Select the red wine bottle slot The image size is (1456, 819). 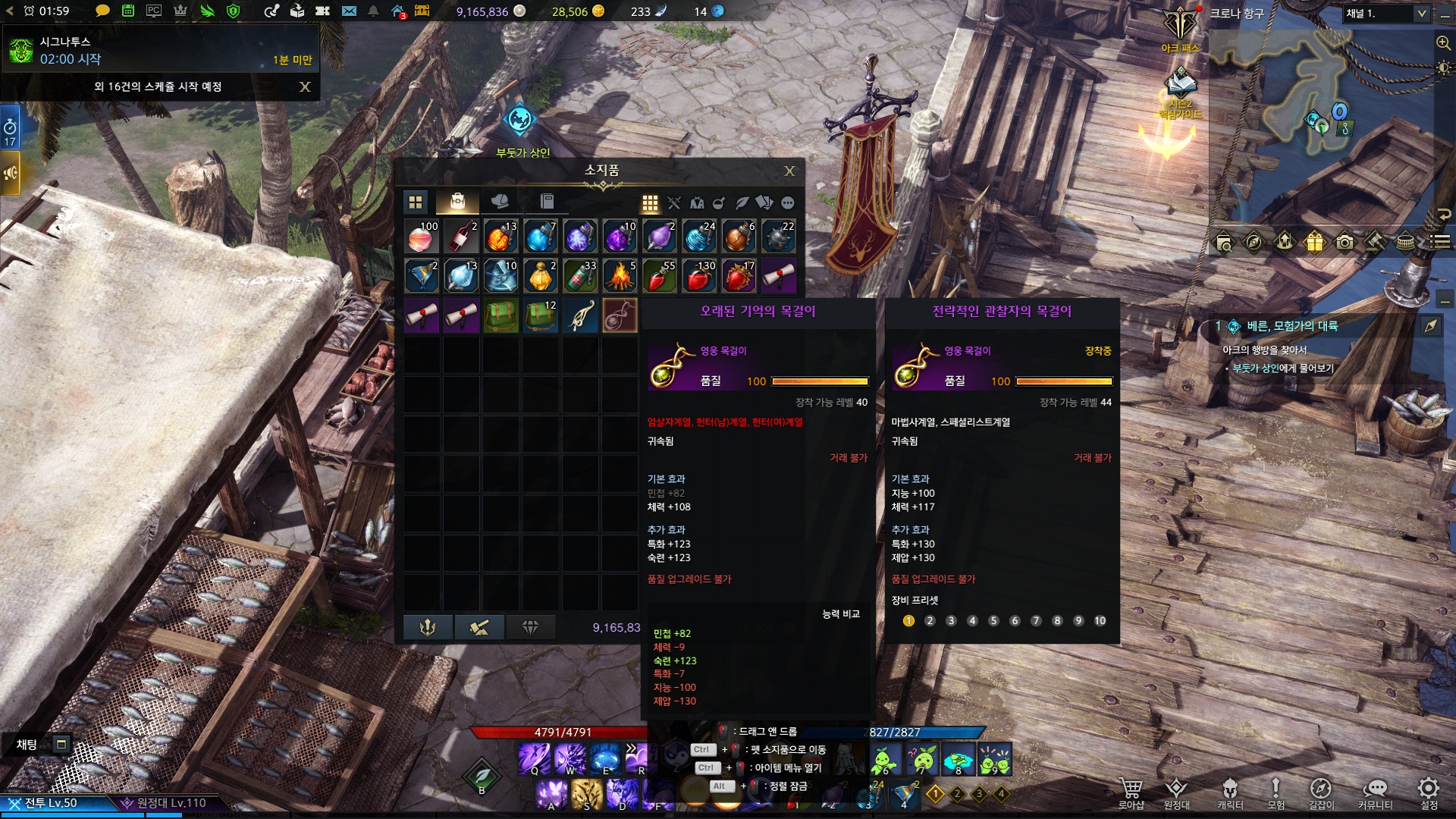[x=461, y=237]
